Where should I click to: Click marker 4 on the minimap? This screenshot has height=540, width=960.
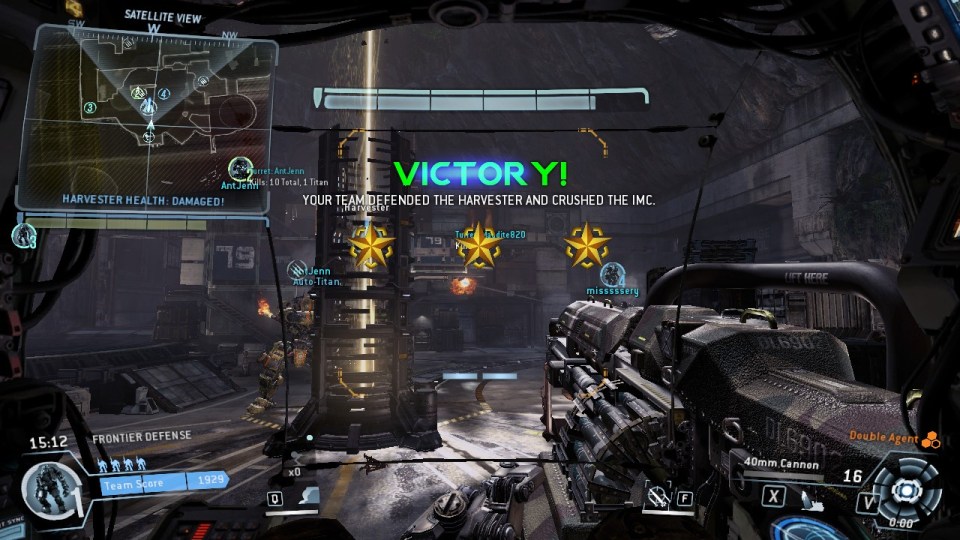point(164,95)
